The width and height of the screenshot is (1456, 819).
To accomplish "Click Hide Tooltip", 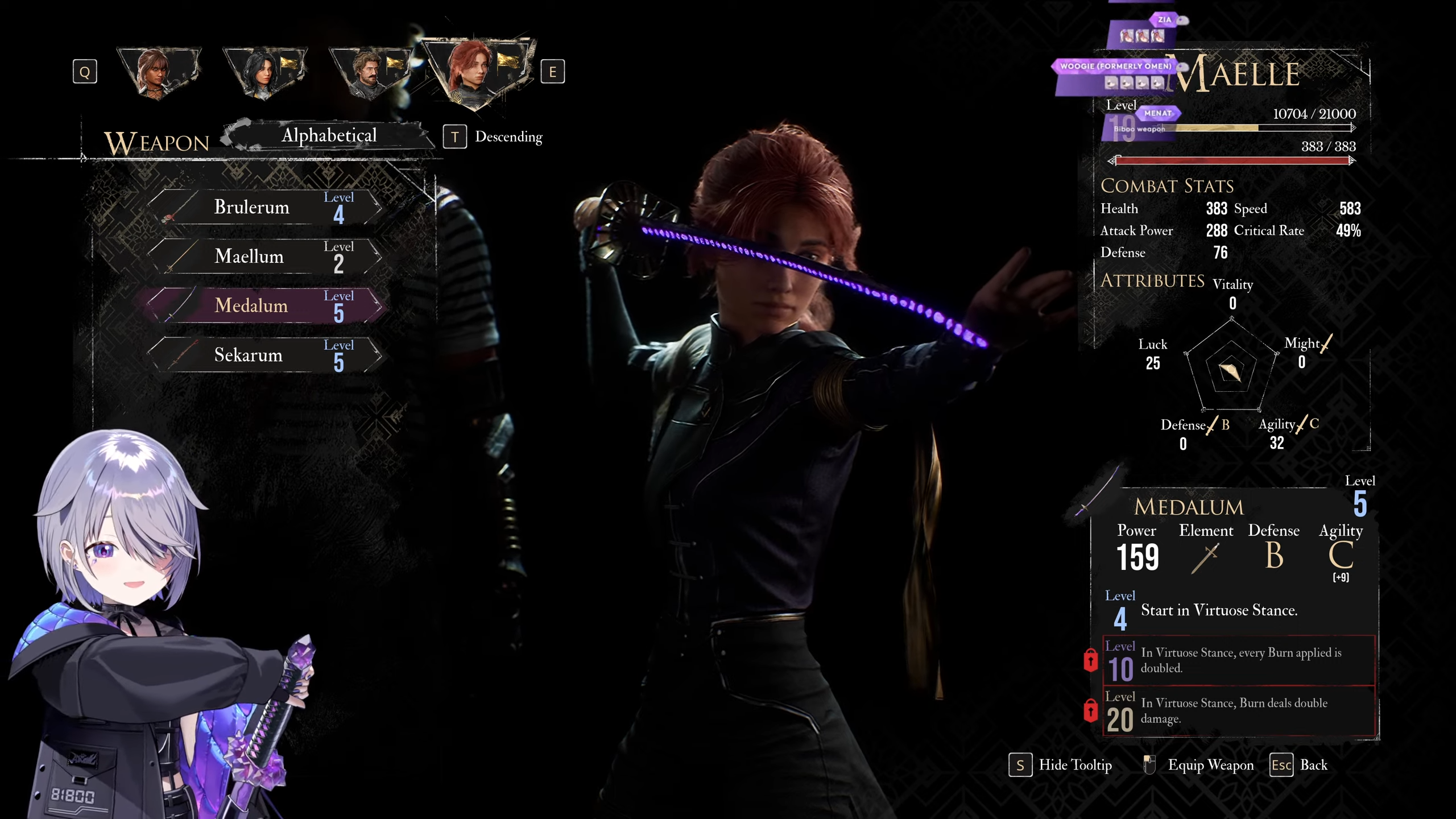I will [x=1060, y=765].
